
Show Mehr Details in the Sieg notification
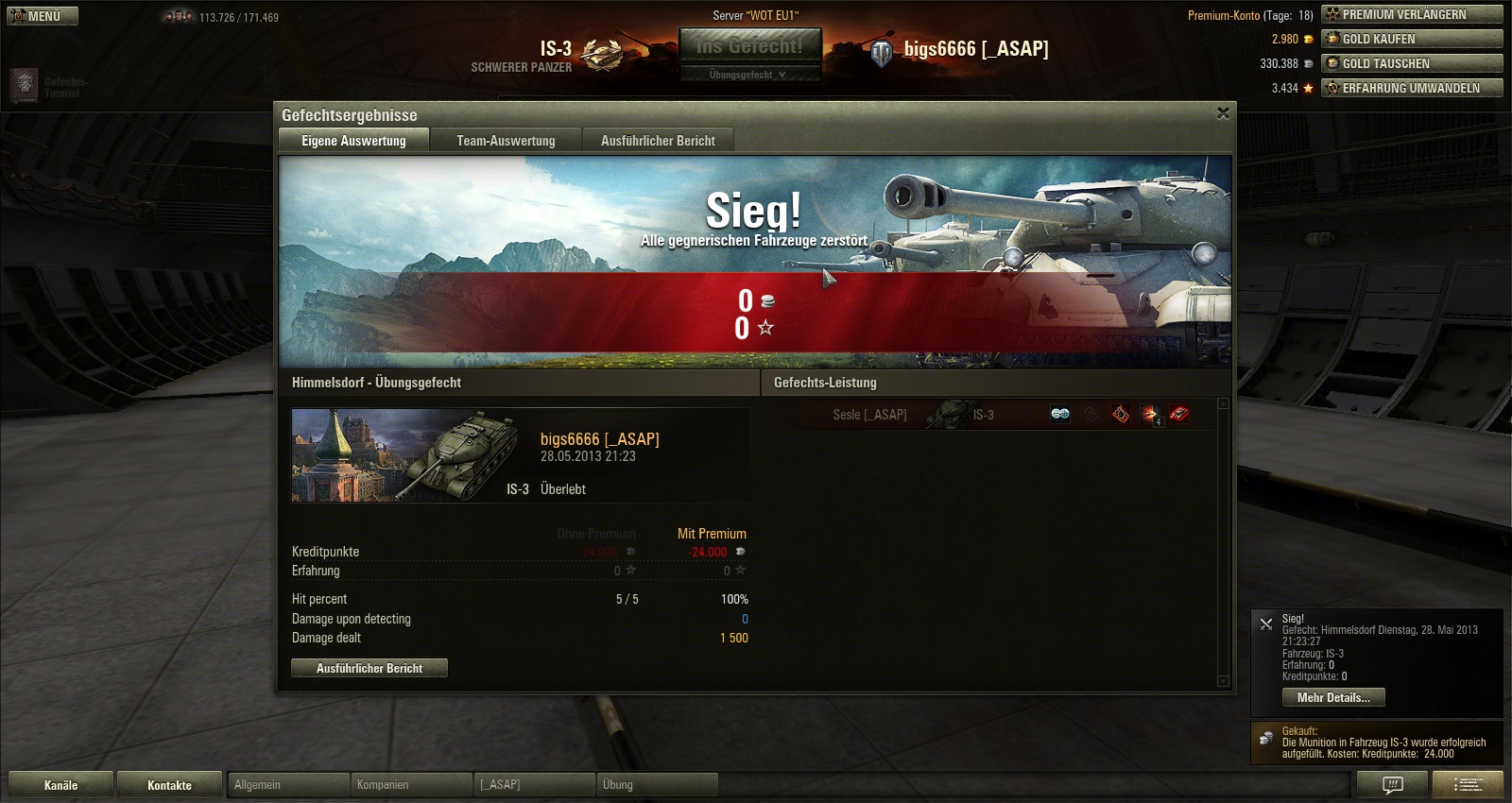coord(1332,697)
